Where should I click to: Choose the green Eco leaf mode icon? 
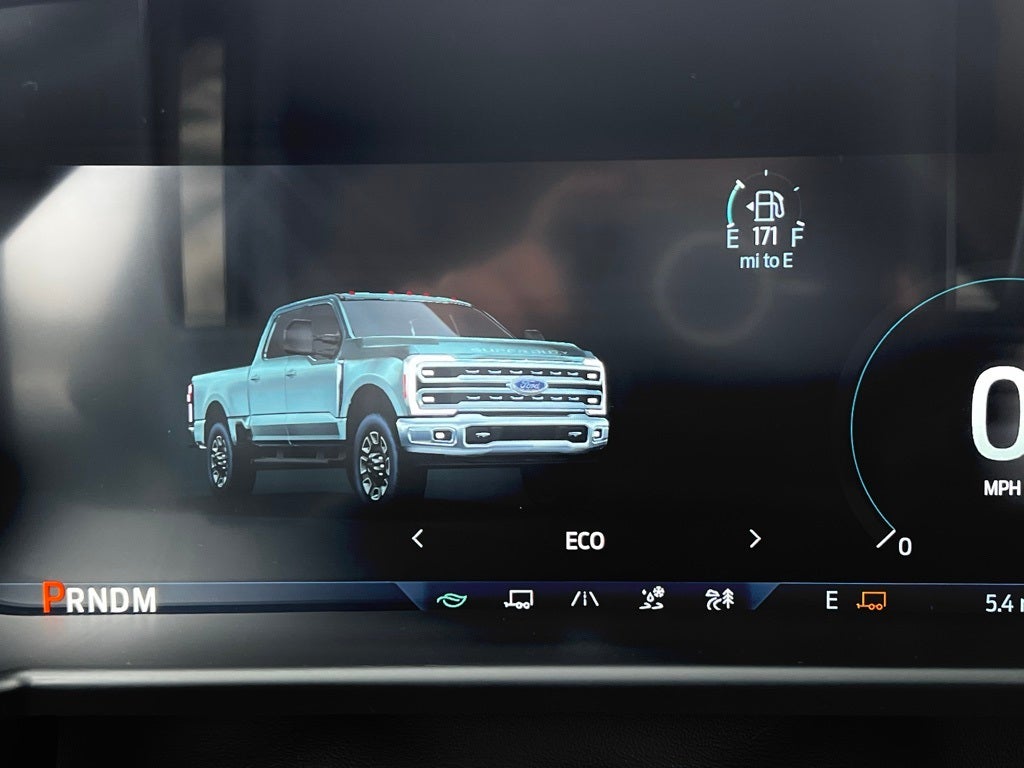[x=452, y=600]
